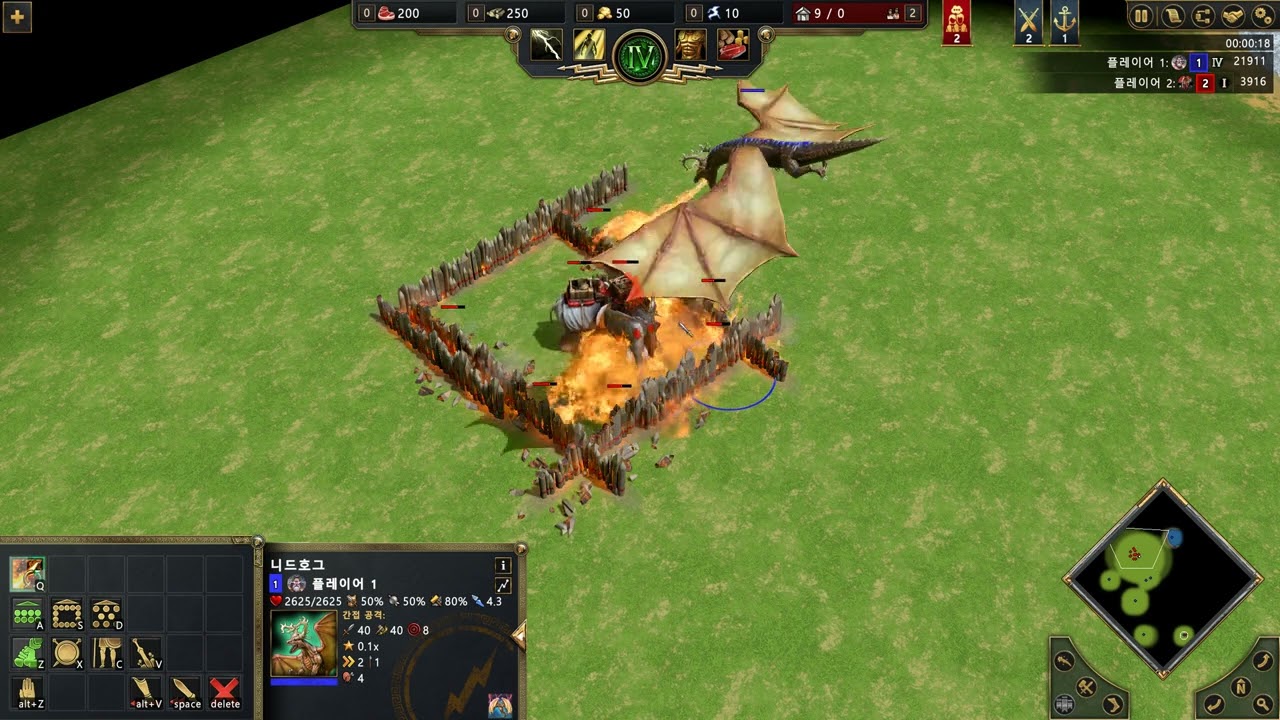Activate Nidhogg's fire breath ability

click(x=27, y=574)
